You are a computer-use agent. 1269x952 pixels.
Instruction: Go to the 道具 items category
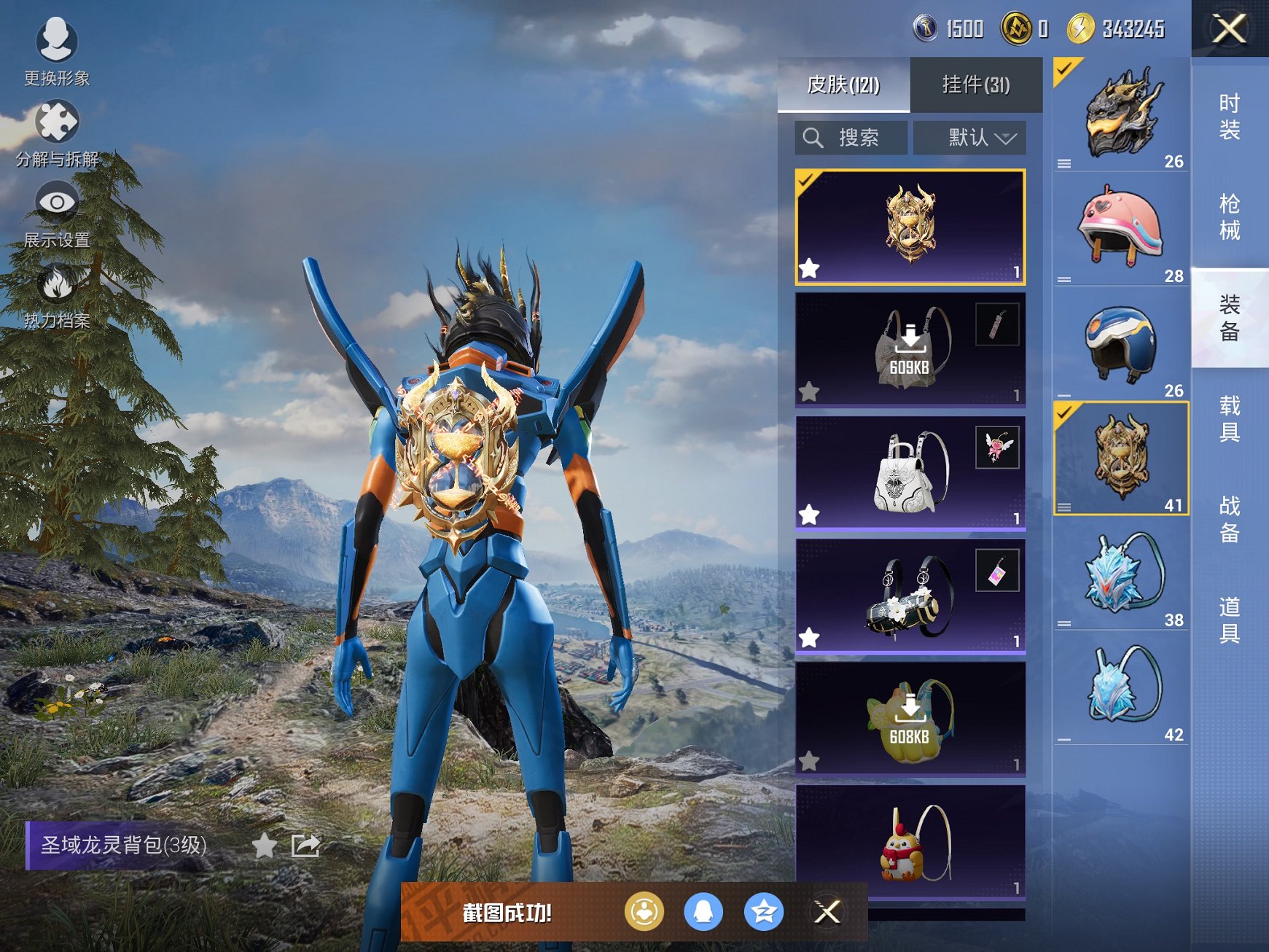coord(1230,620)
